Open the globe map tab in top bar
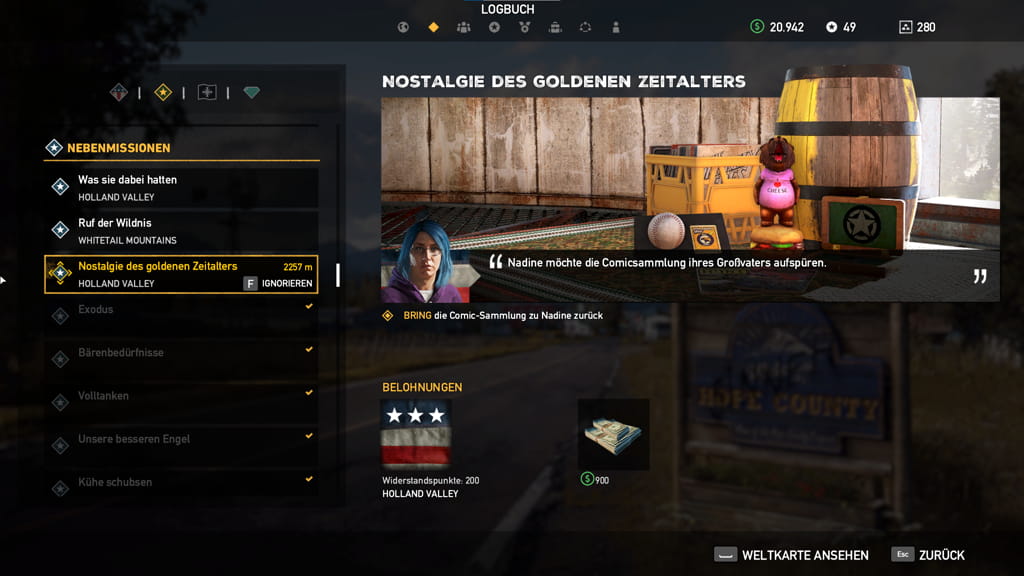The width and height of the screenshot is (1024, 576). (402, 27)
